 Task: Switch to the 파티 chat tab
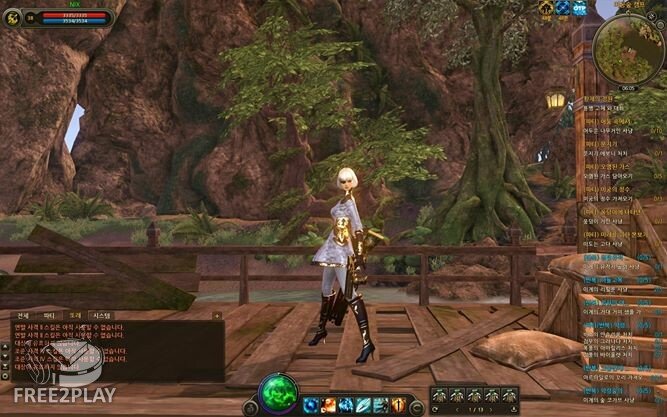pos(48,315)
